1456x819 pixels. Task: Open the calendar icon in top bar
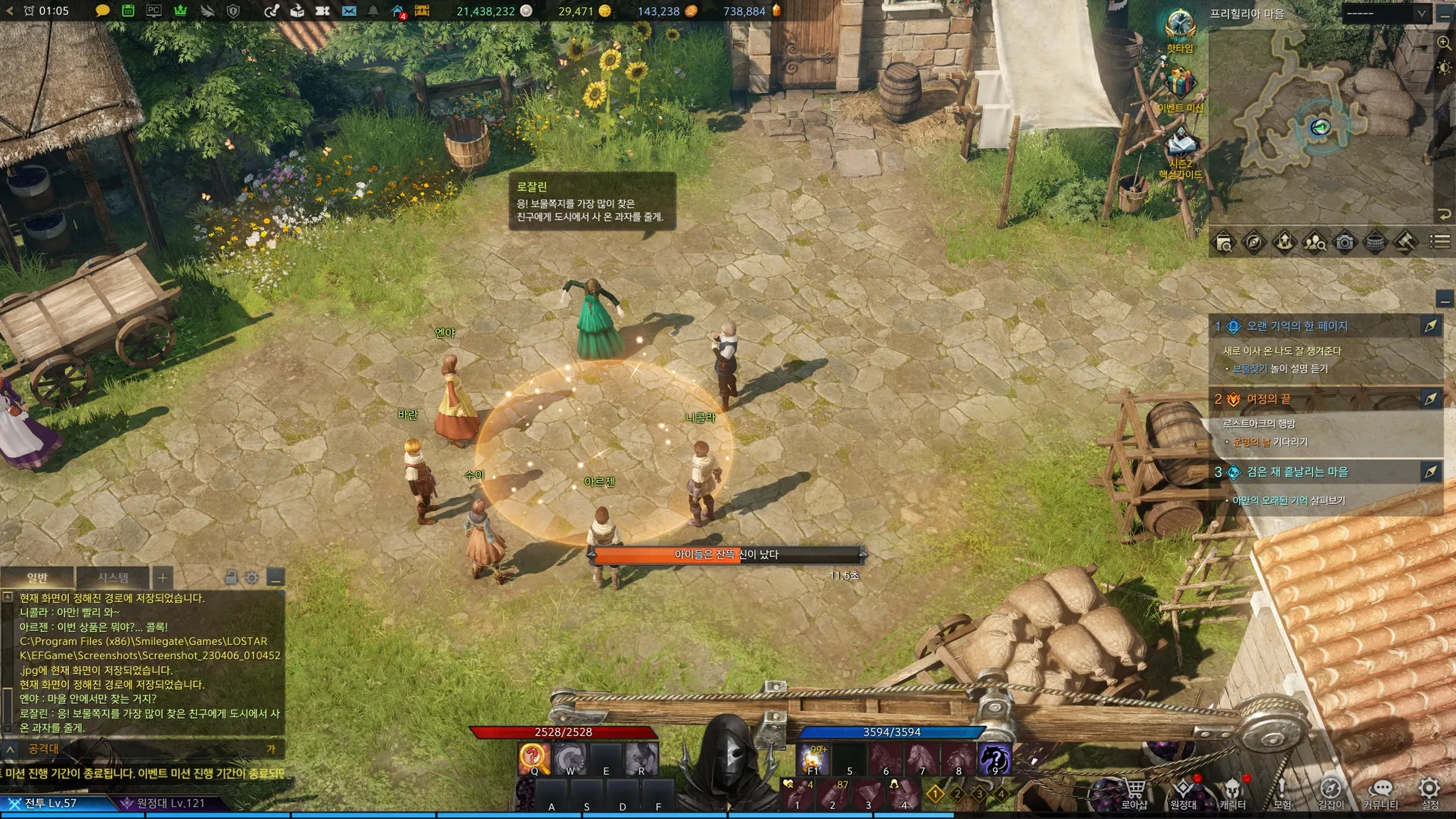coord(128,11)
